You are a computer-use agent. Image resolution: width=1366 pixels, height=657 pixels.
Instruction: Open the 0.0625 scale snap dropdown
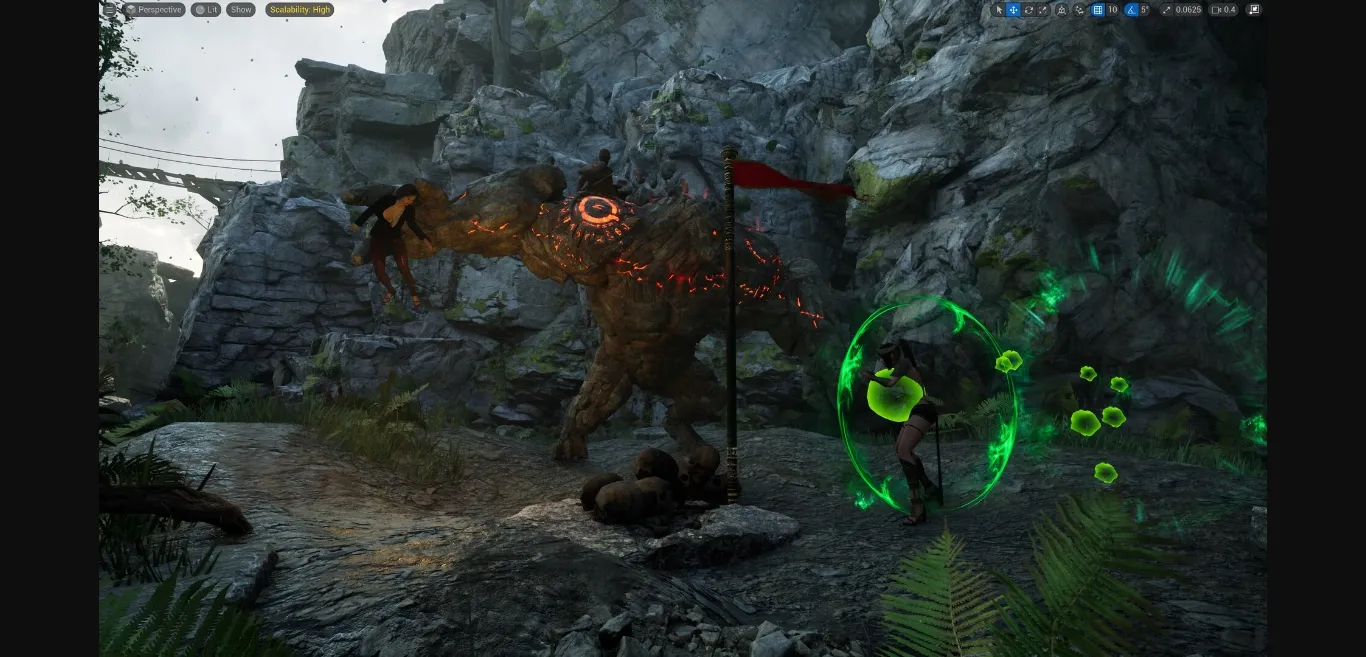click(x=1188, y=10)
